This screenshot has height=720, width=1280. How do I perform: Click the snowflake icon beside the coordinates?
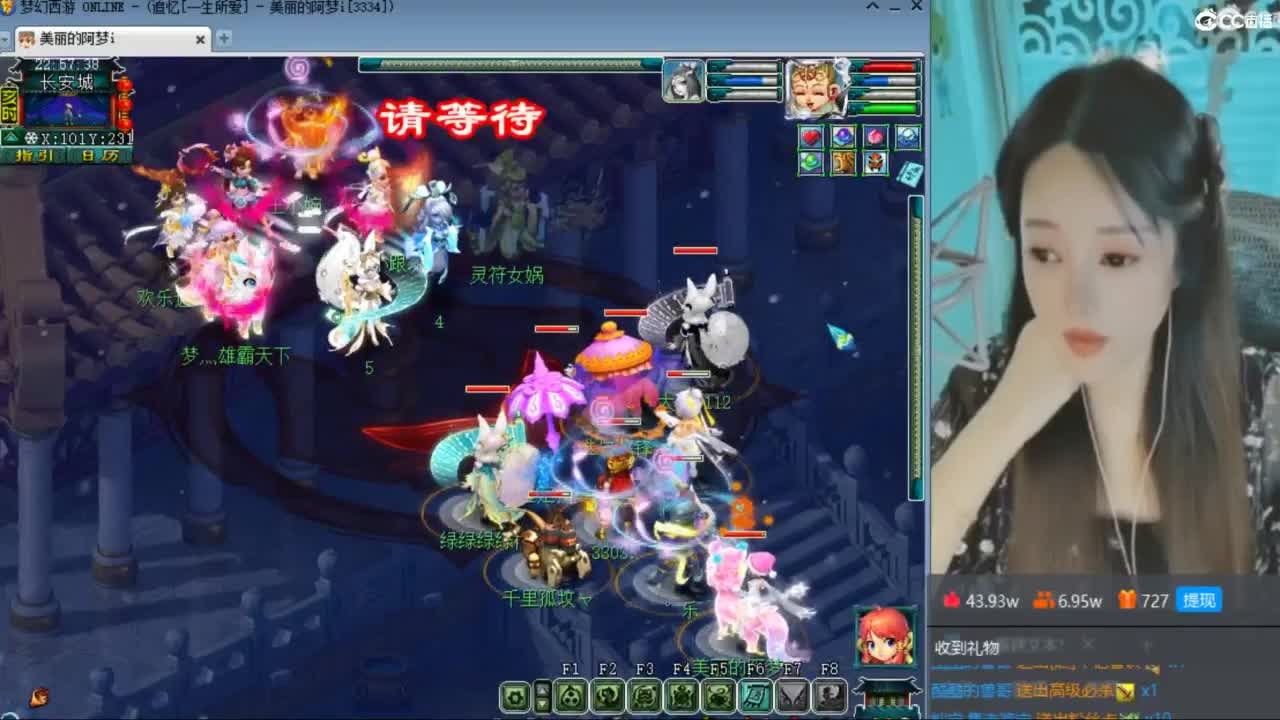31,138
